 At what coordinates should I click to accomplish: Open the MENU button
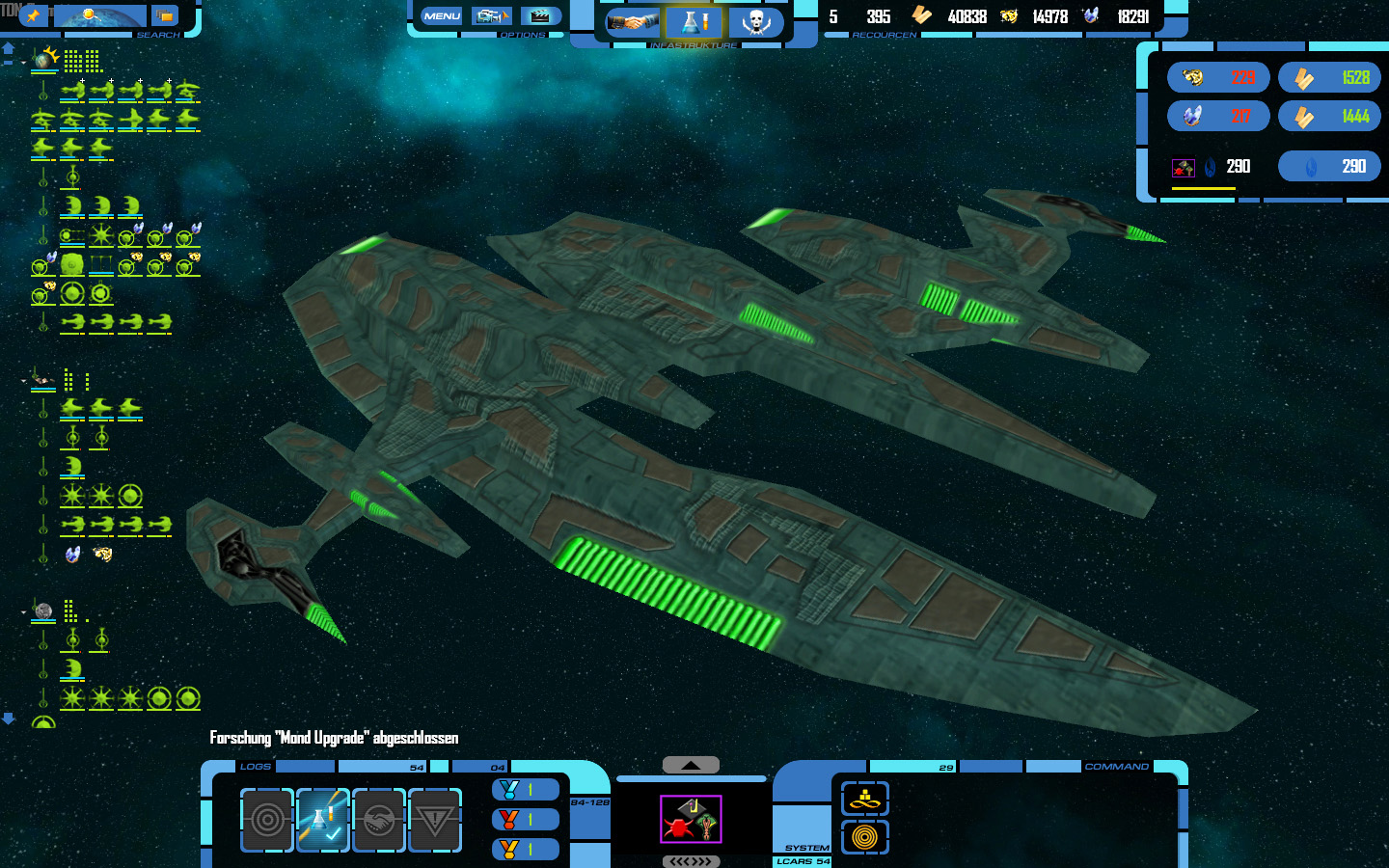point(442,16)
